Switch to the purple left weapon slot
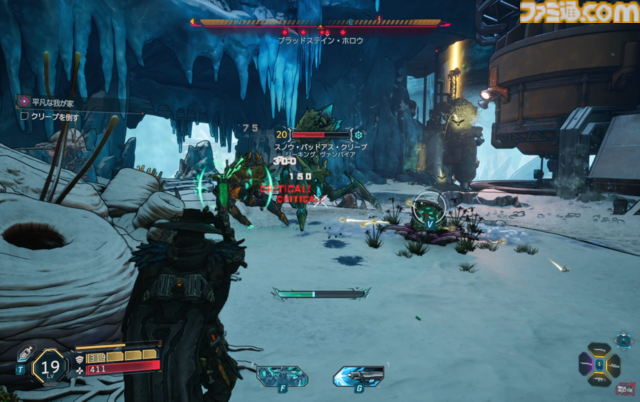 [x=586, y=365]
